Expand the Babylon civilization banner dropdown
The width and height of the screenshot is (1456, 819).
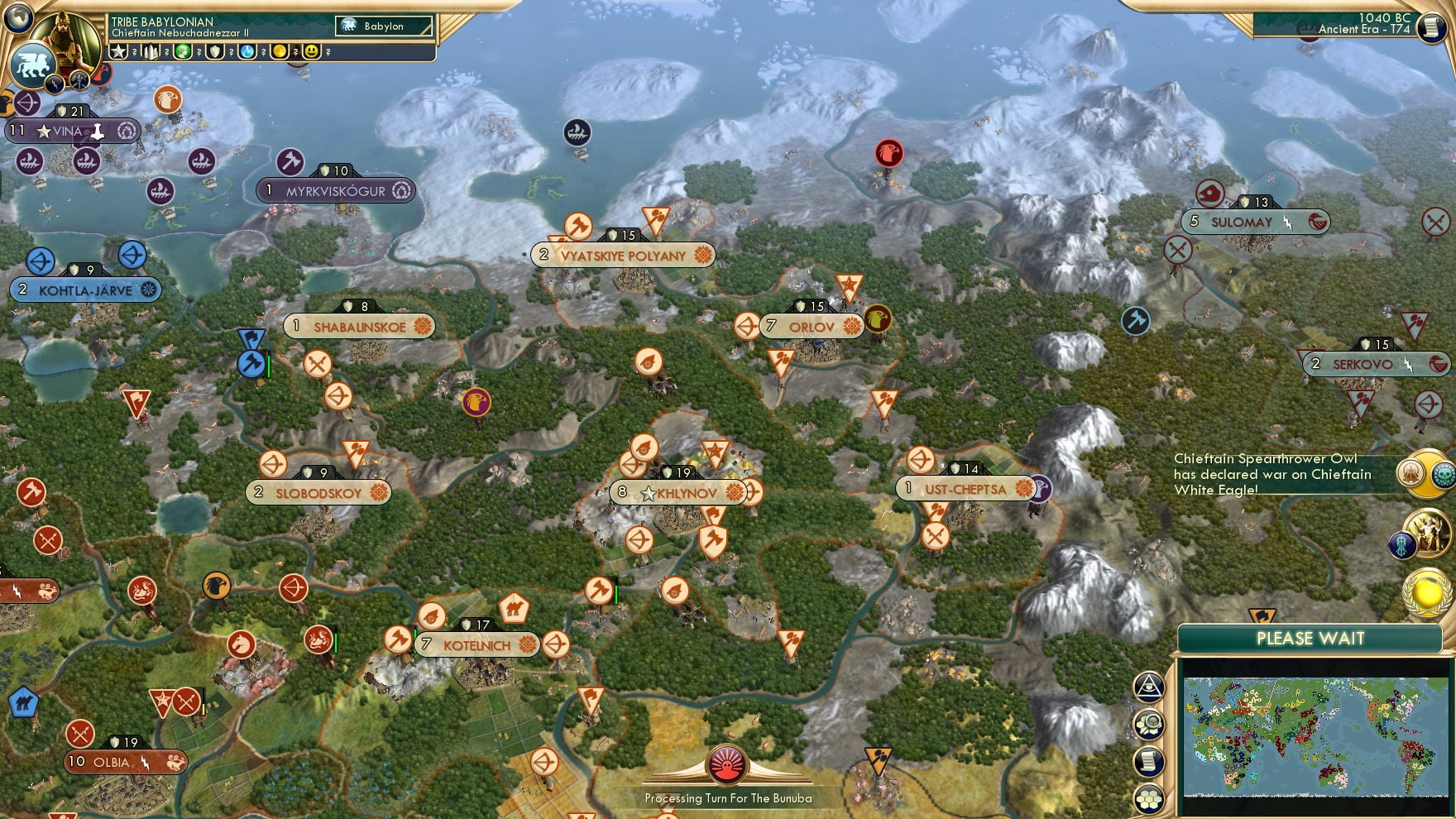pos(383,26)
